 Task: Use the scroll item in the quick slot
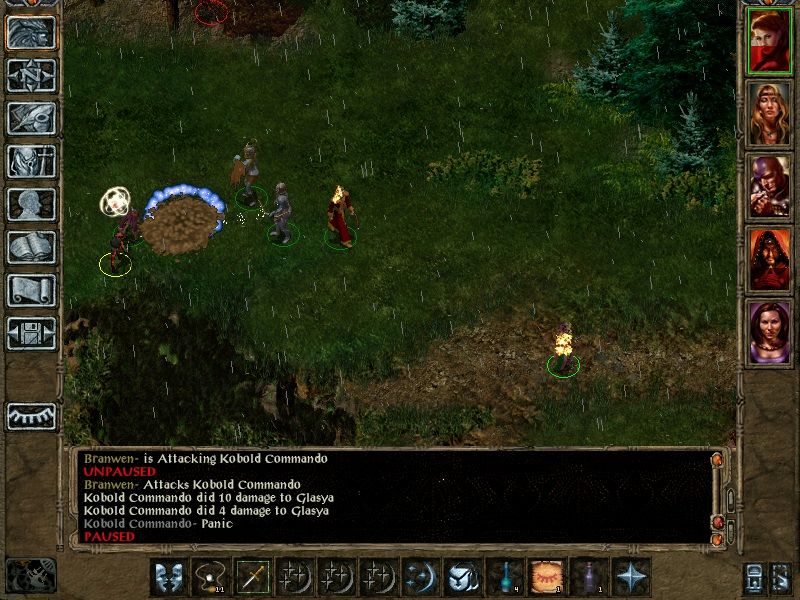[546, 578]
